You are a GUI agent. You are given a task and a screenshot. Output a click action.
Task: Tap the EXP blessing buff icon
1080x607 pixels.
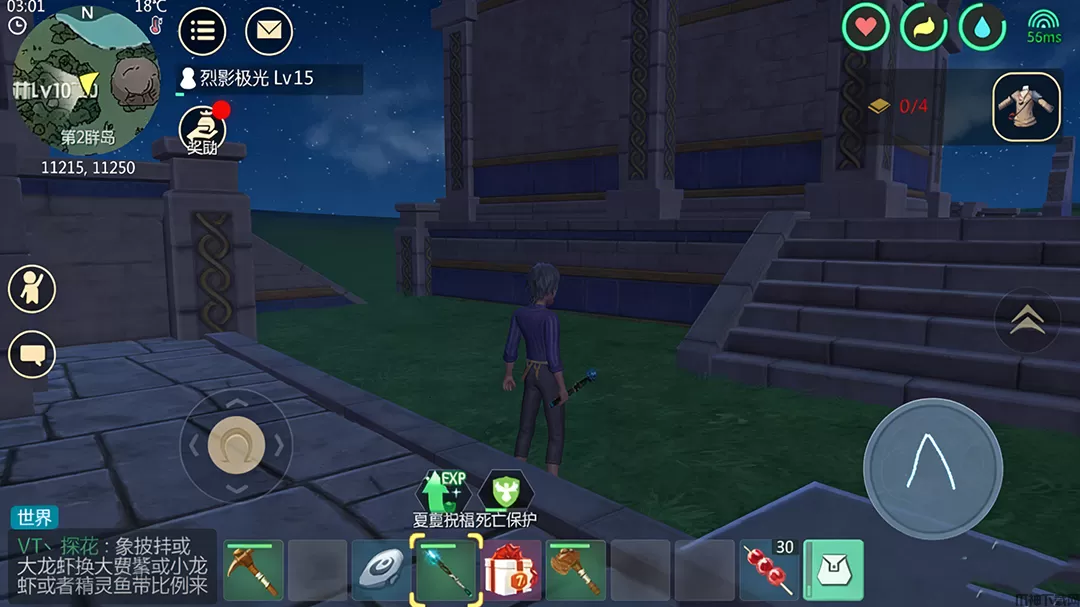[x=444, y=490]
